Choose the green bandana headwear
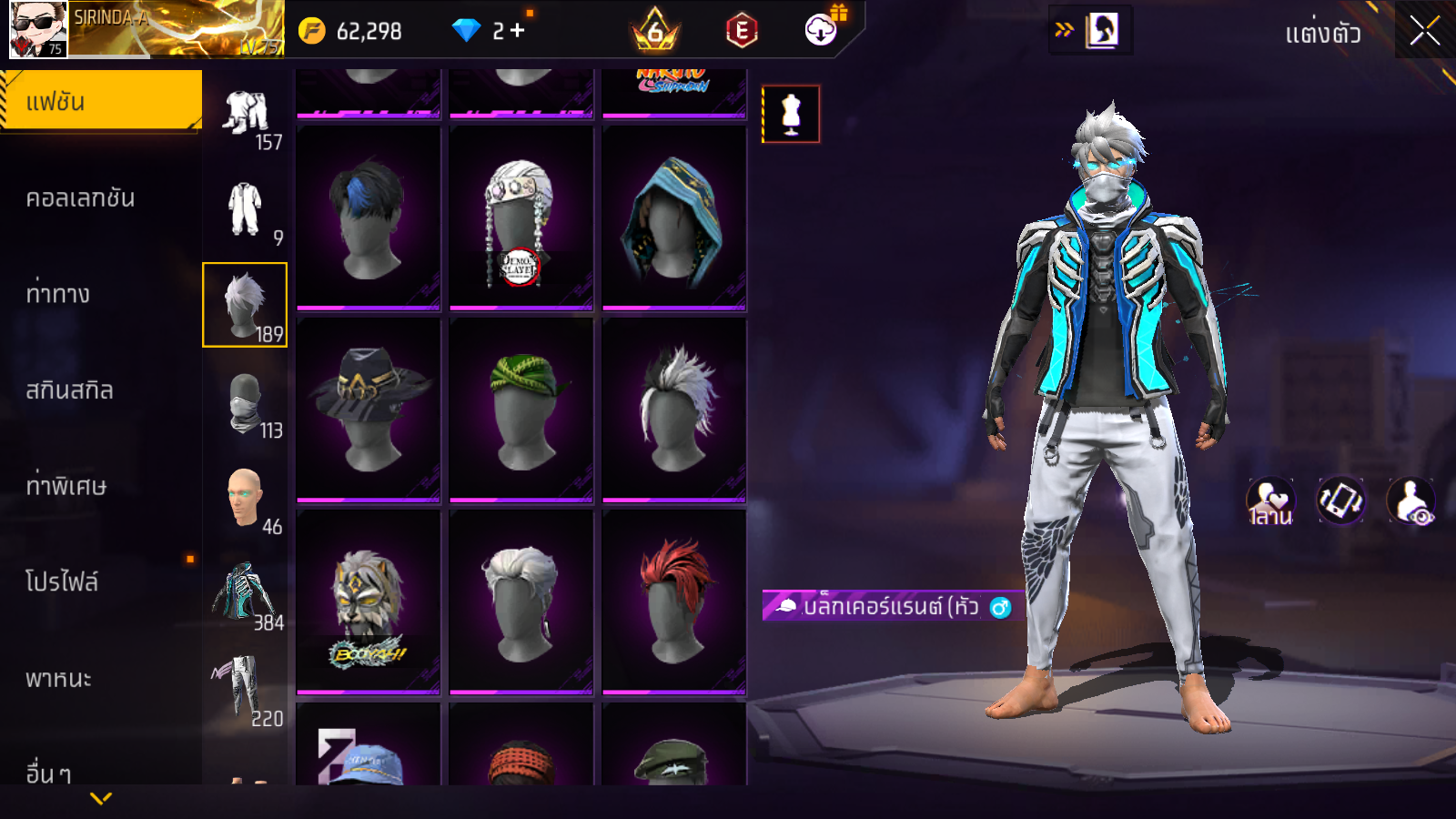1456x819 pixels. click(521, 409)
